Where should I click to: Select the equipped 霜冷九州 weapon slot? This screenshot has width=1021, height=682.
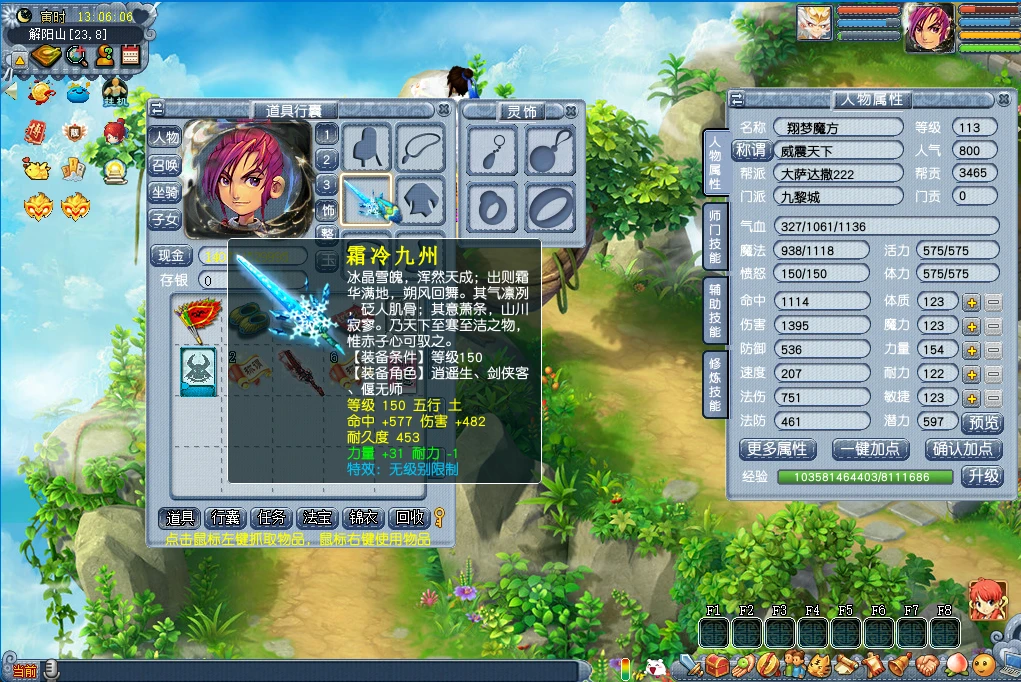pyautogui.click(x=367, y=198)
